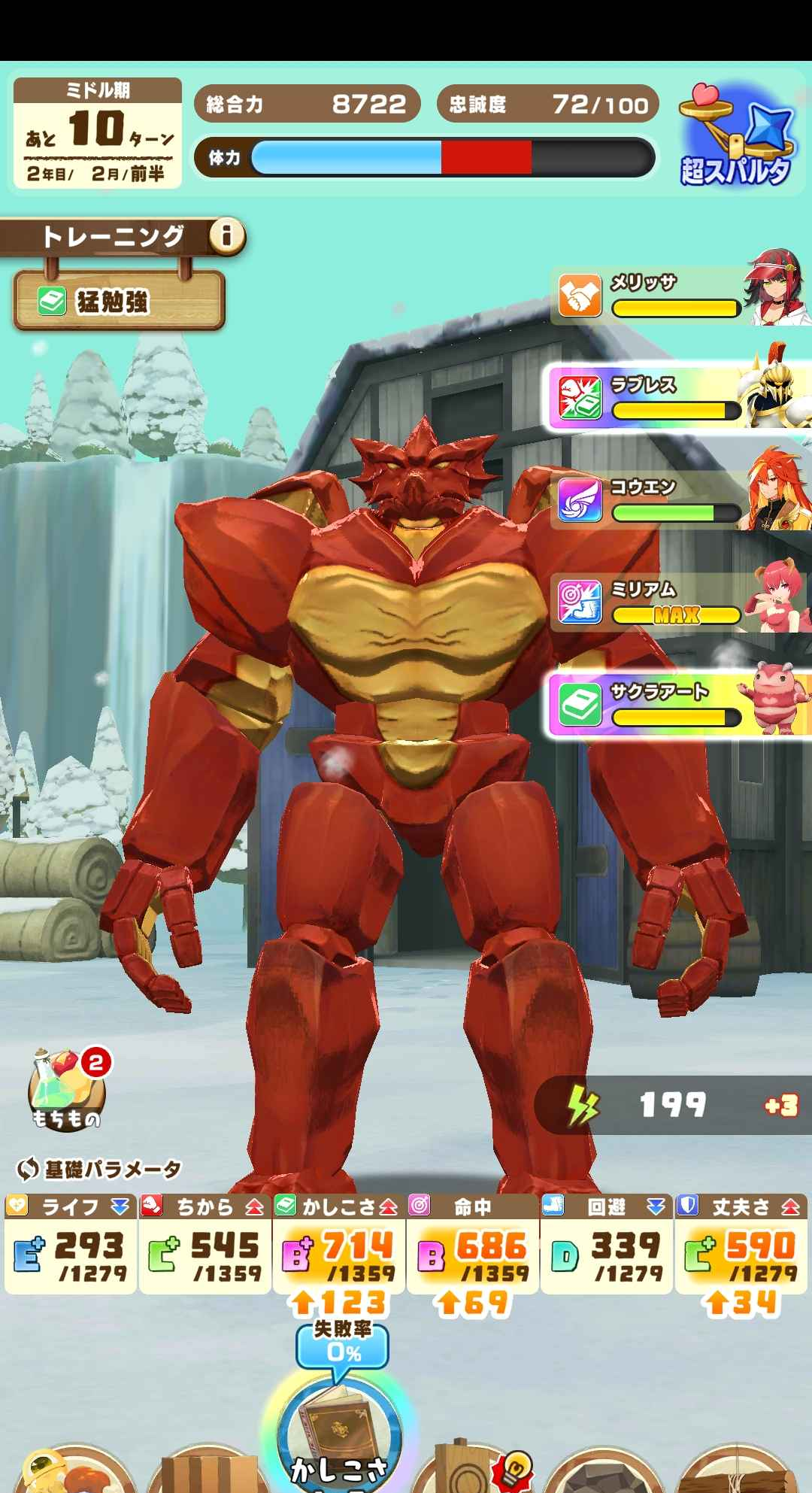Open the もちもの items bag

tap(66, 1091)
